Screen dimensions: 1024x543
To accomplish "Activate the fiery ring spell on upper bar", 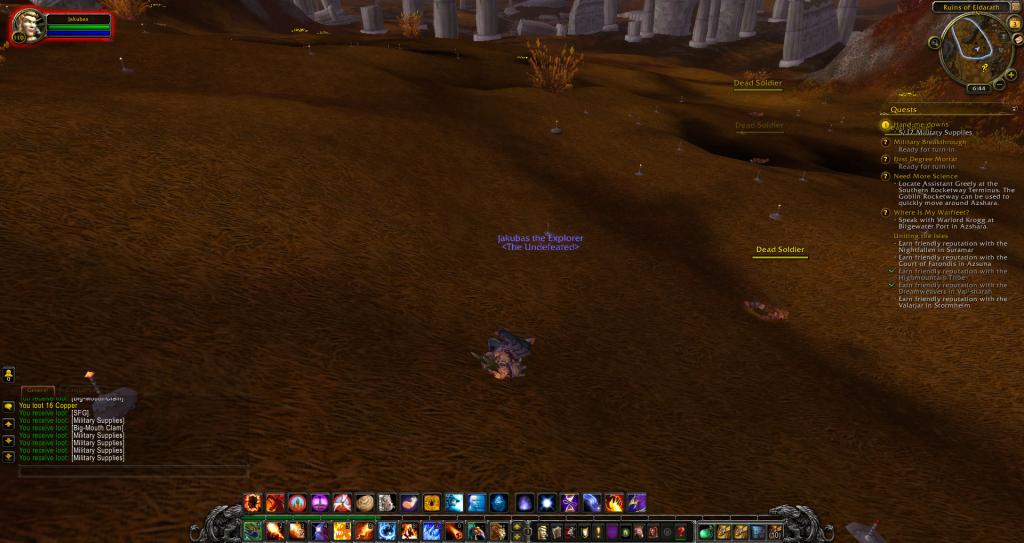I will click(252, 502).
